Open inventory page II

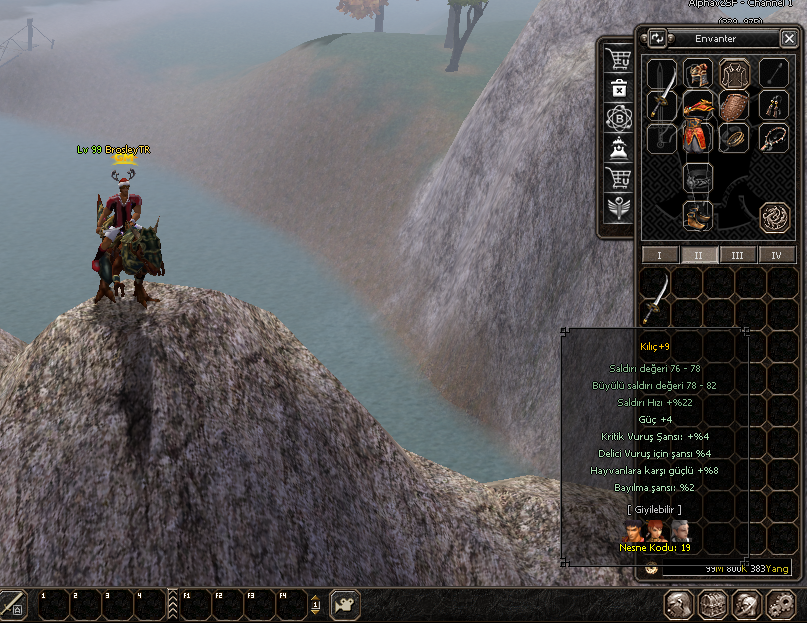(x=698, y=255)
